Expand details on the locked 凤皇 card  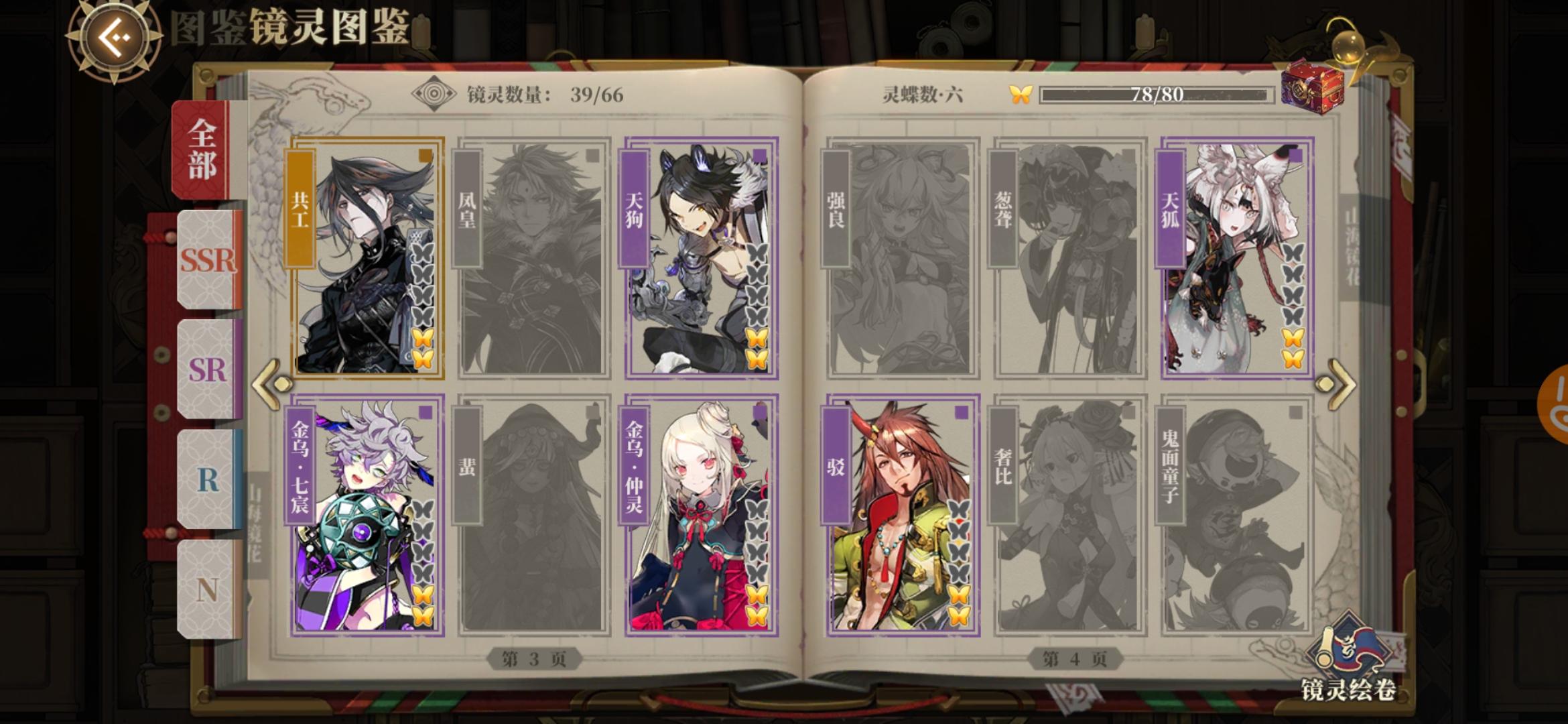click(x=533, y=261)
